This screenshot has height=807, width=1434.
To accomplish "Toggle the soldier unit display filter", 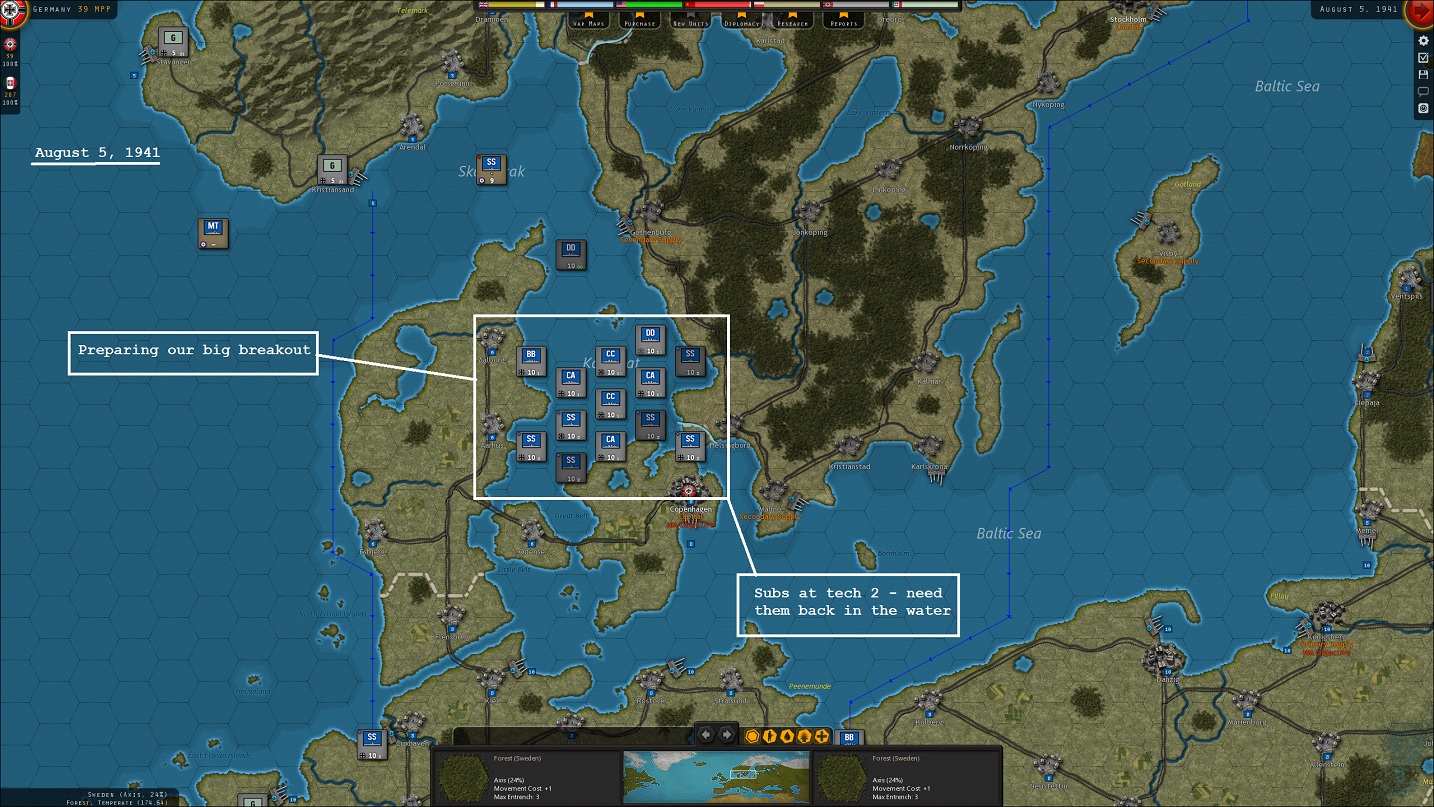I will (770, 736).
